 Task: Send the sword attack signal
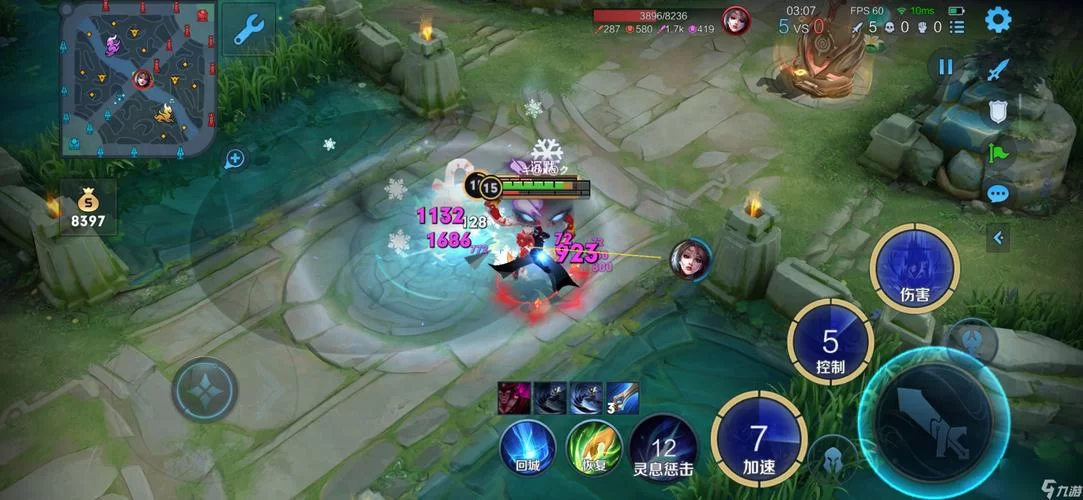(998, 71)
